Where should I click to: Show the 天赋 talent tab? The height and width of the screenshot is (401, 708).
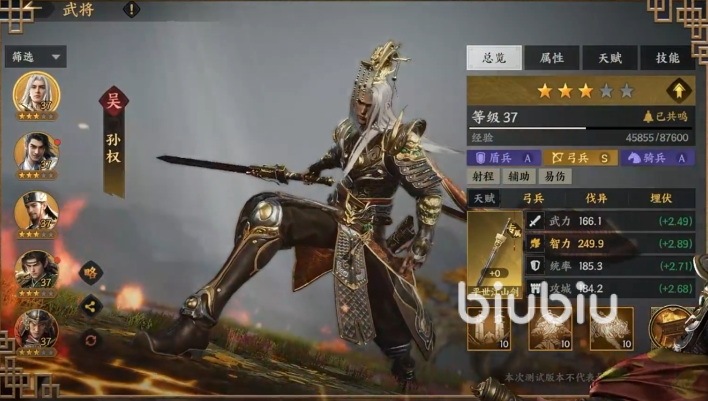(609, 58)
